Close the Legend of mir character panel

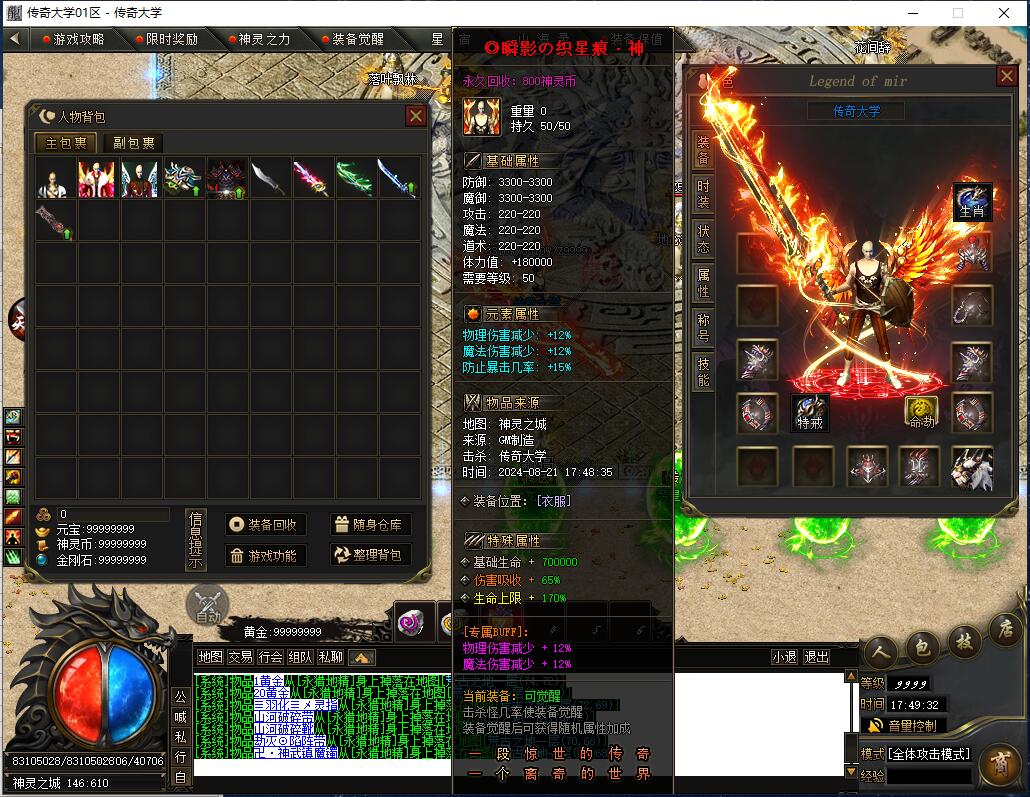pyautogui.click(x=1006, y=76)
